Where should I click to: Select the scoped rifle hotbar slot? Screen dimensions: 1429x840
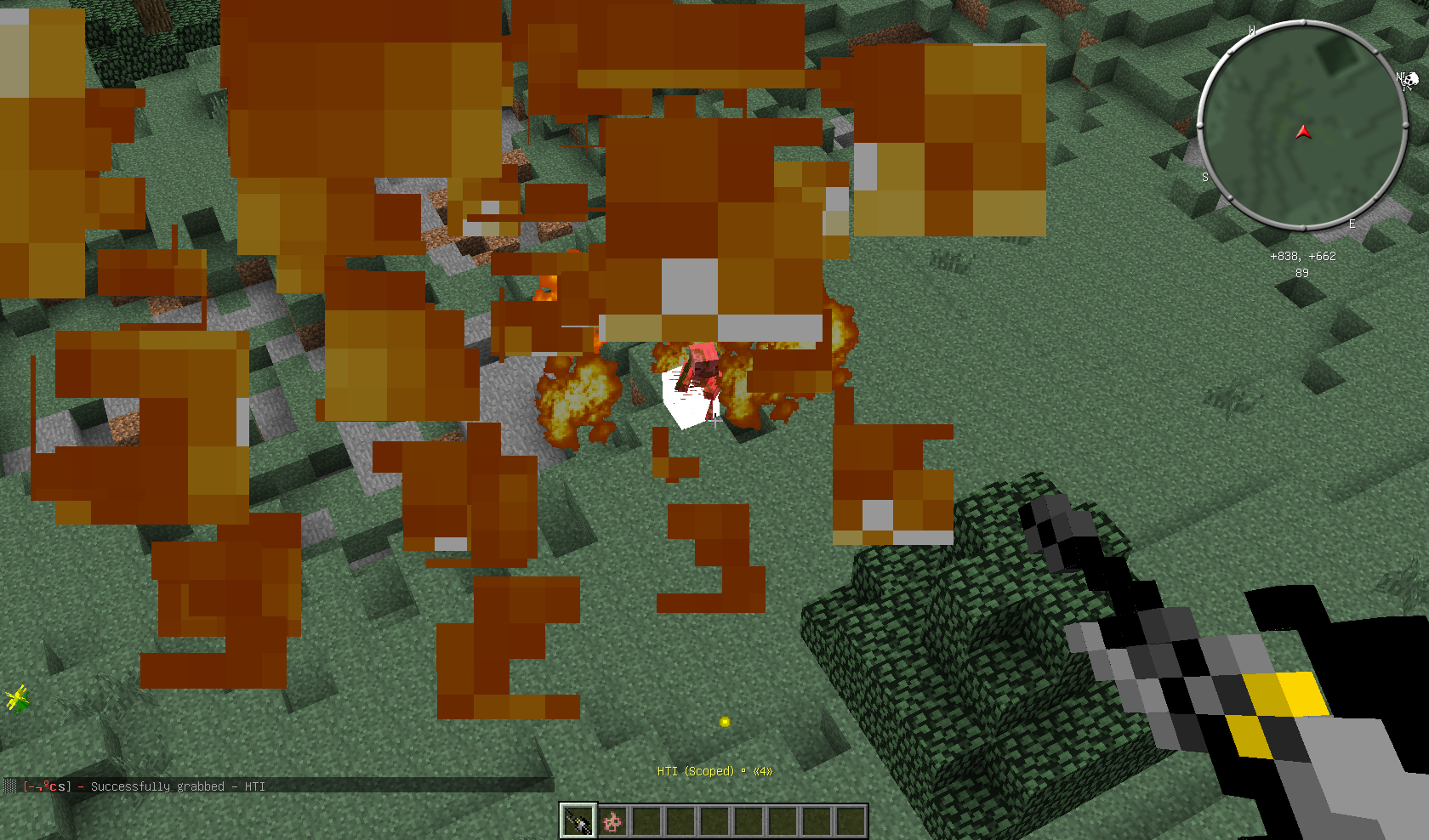tap(578, 821)
